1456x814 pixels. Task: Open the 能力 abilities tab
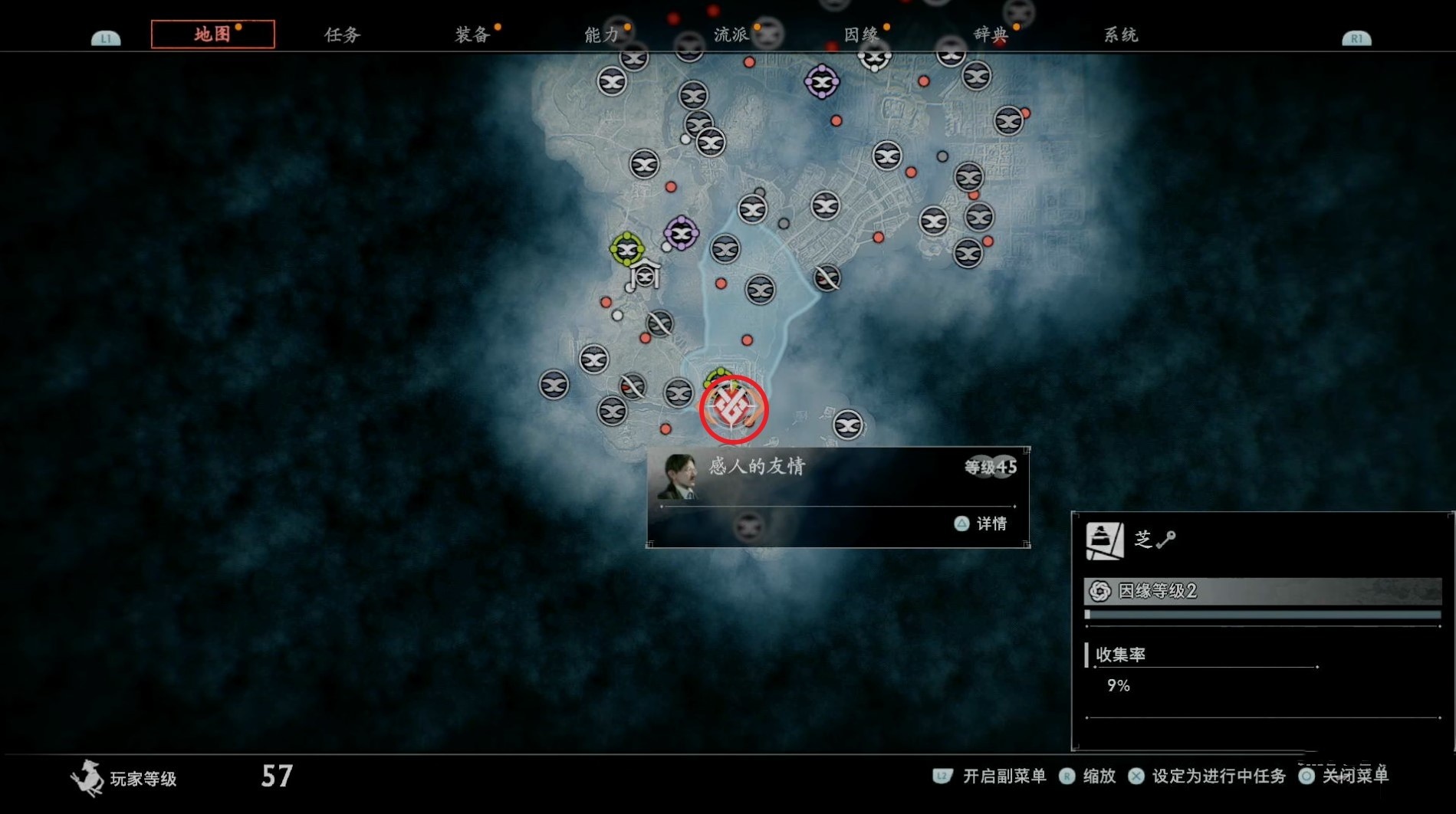coord(602,34)
